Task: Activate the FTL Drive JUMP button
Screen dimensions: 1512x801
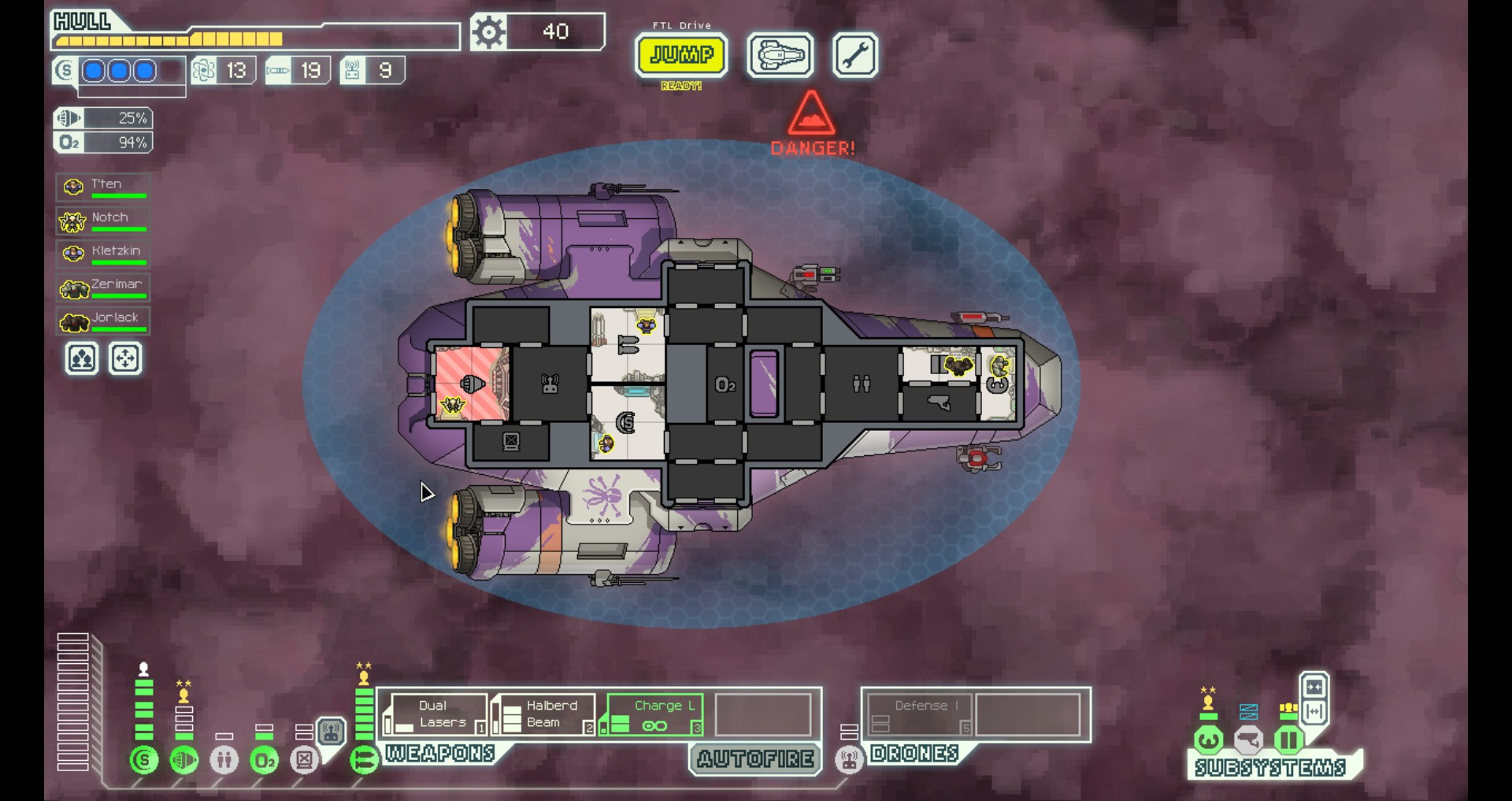Action: tap(681, 55)
